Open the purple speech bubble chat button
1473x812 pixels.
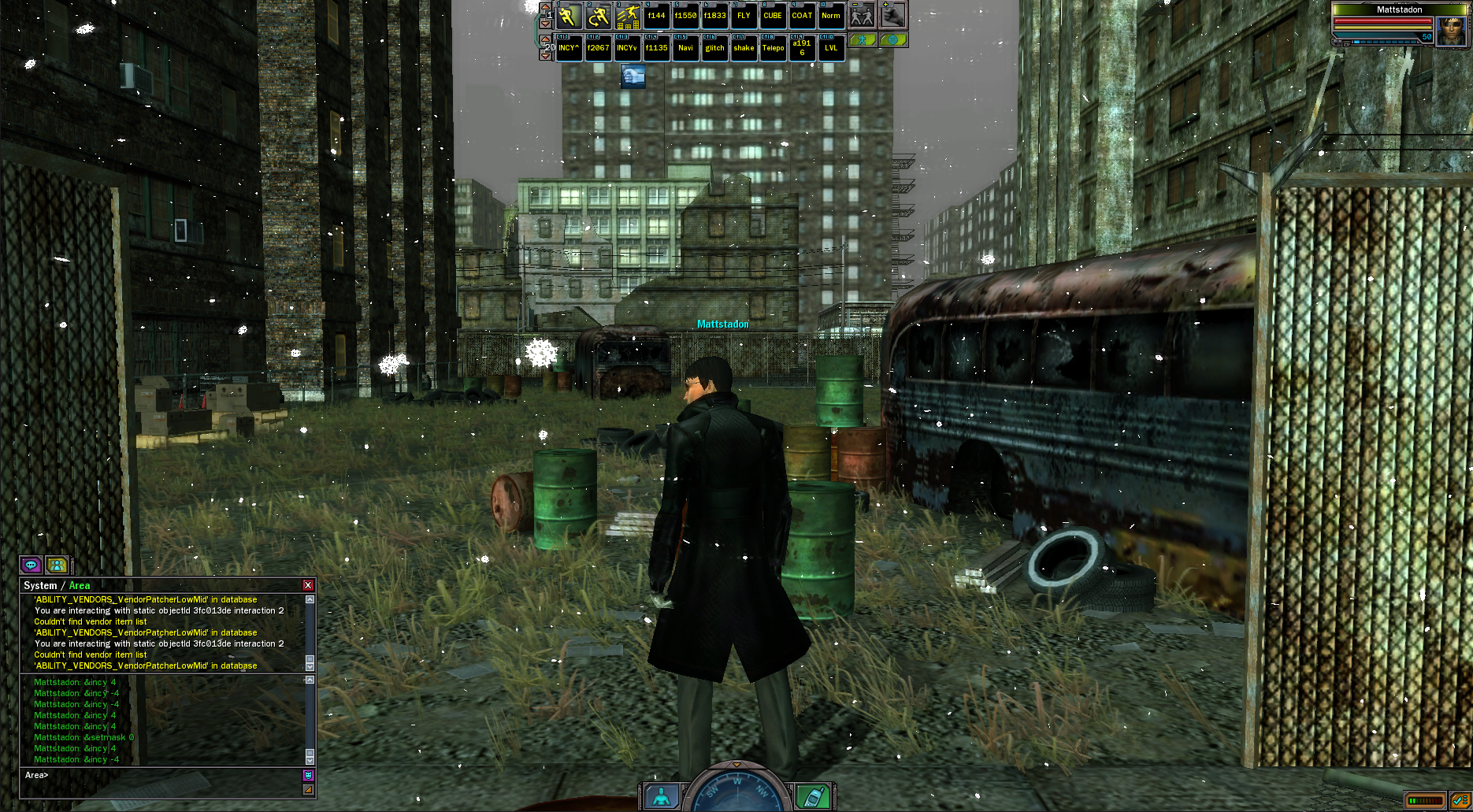pyautogui.click(x=32, y=565)
